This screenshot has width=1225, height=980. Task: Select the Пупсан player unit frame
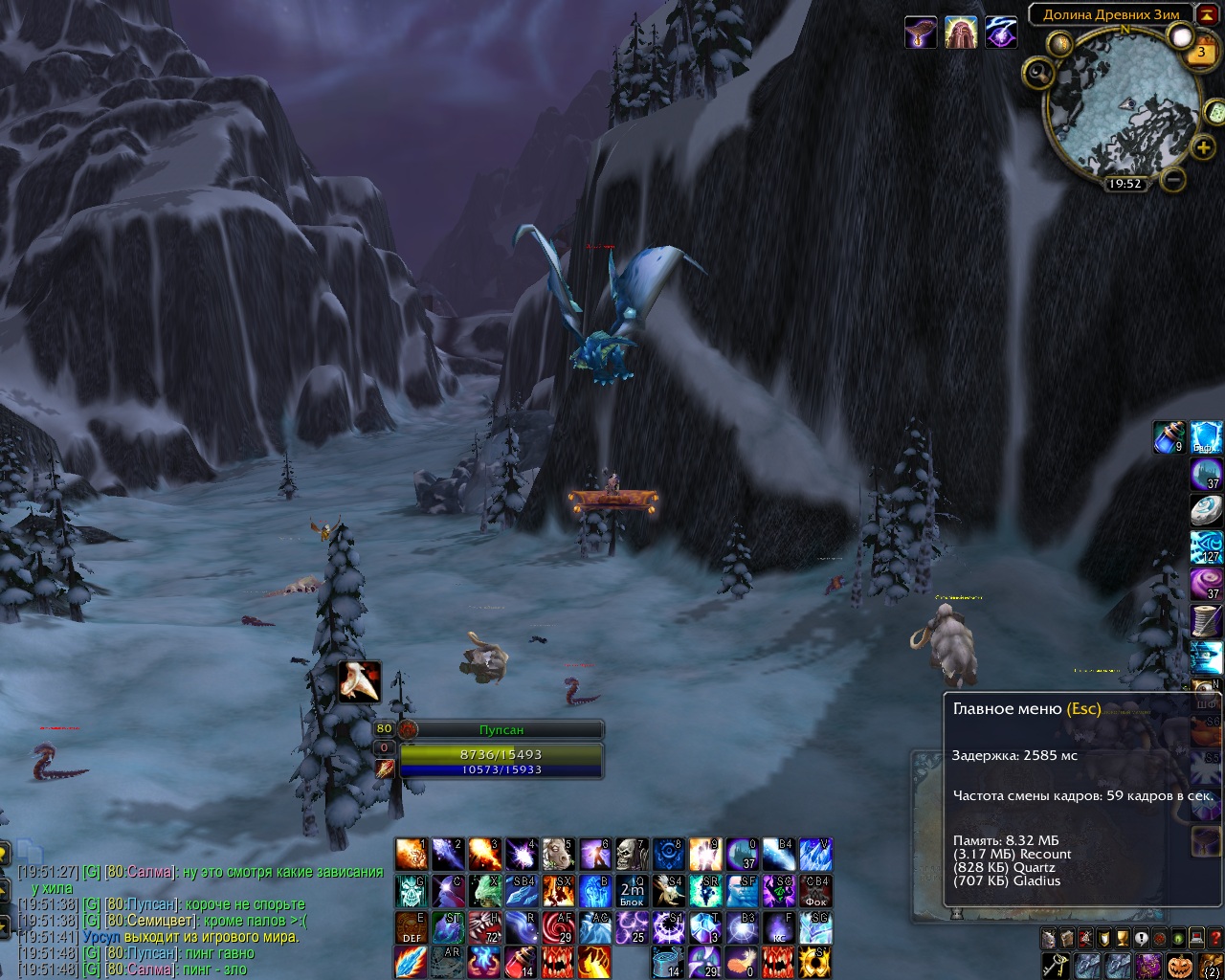click(x=501, y=730)
